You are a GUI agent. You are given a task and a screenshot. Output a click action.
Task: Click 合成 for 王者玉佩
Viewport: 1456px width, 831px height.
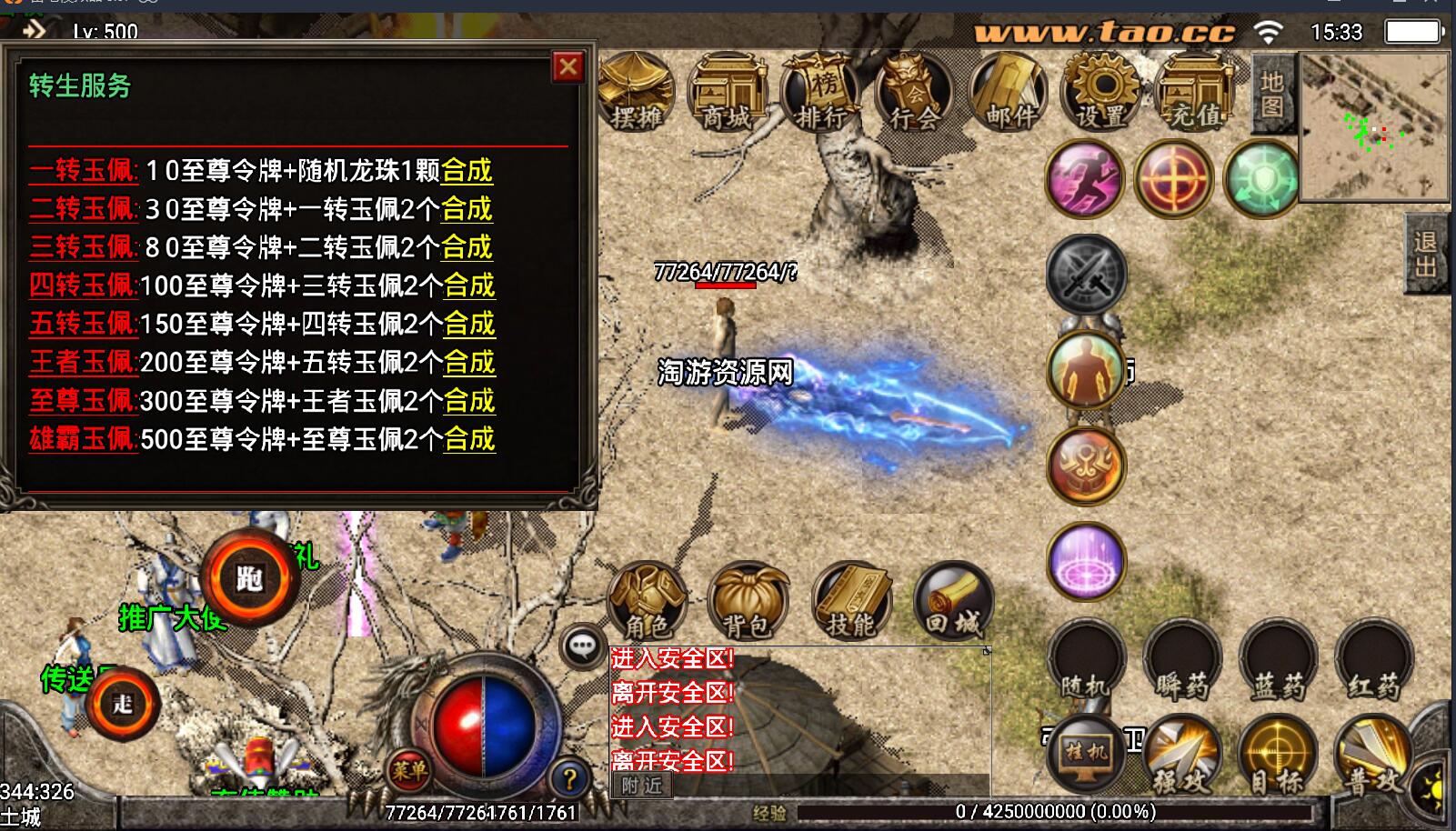tap(469, 363)
